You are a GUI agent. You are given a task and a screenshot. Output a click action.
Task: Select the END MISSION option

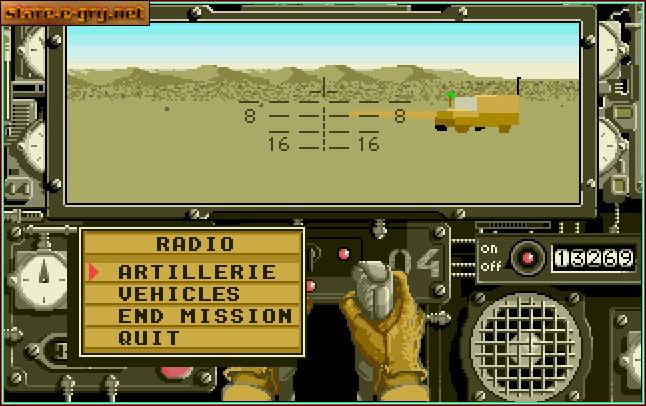(205, 316)
